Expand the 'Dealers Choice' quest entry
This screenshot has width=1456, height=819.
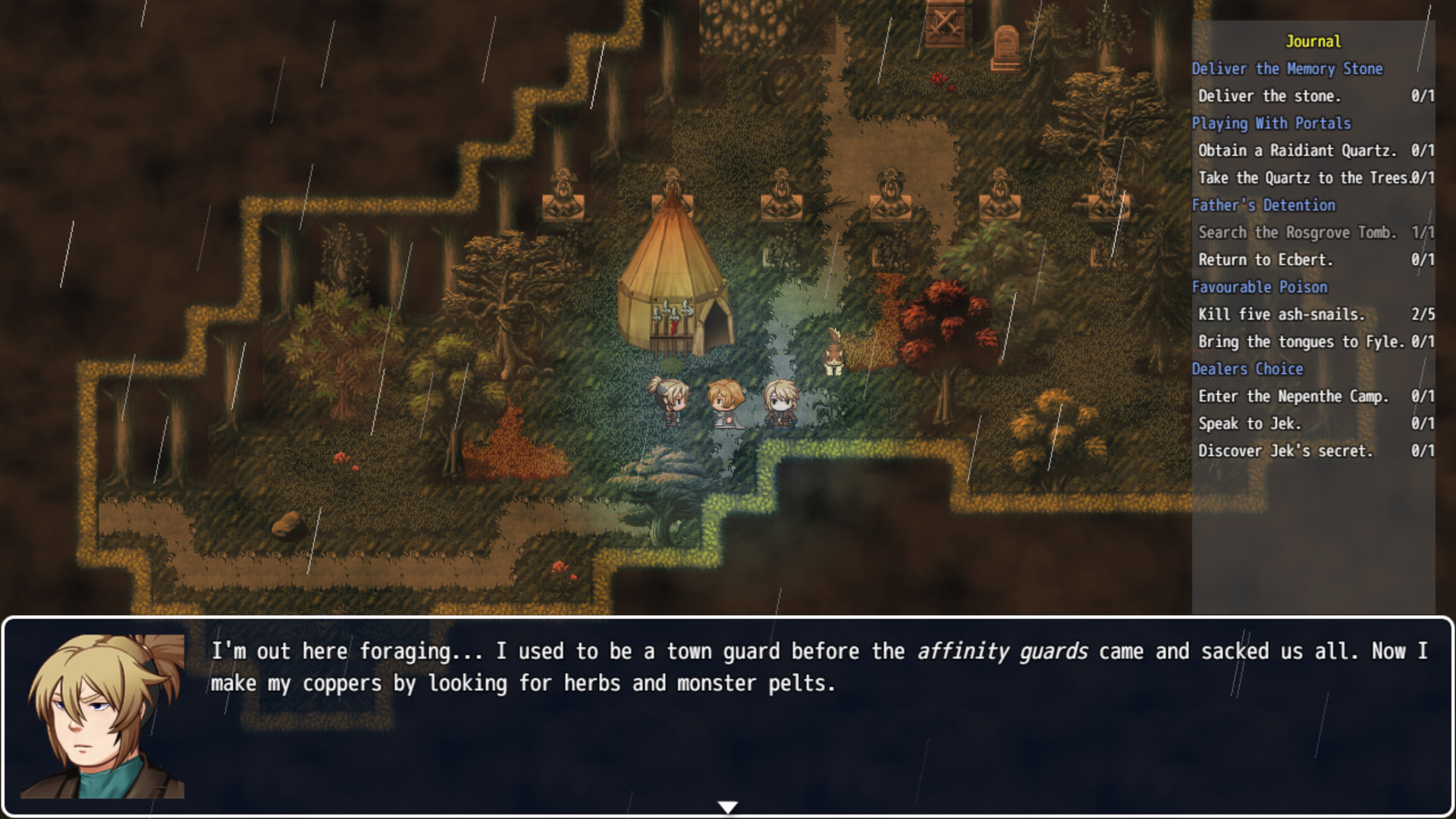pos(1248,369)
